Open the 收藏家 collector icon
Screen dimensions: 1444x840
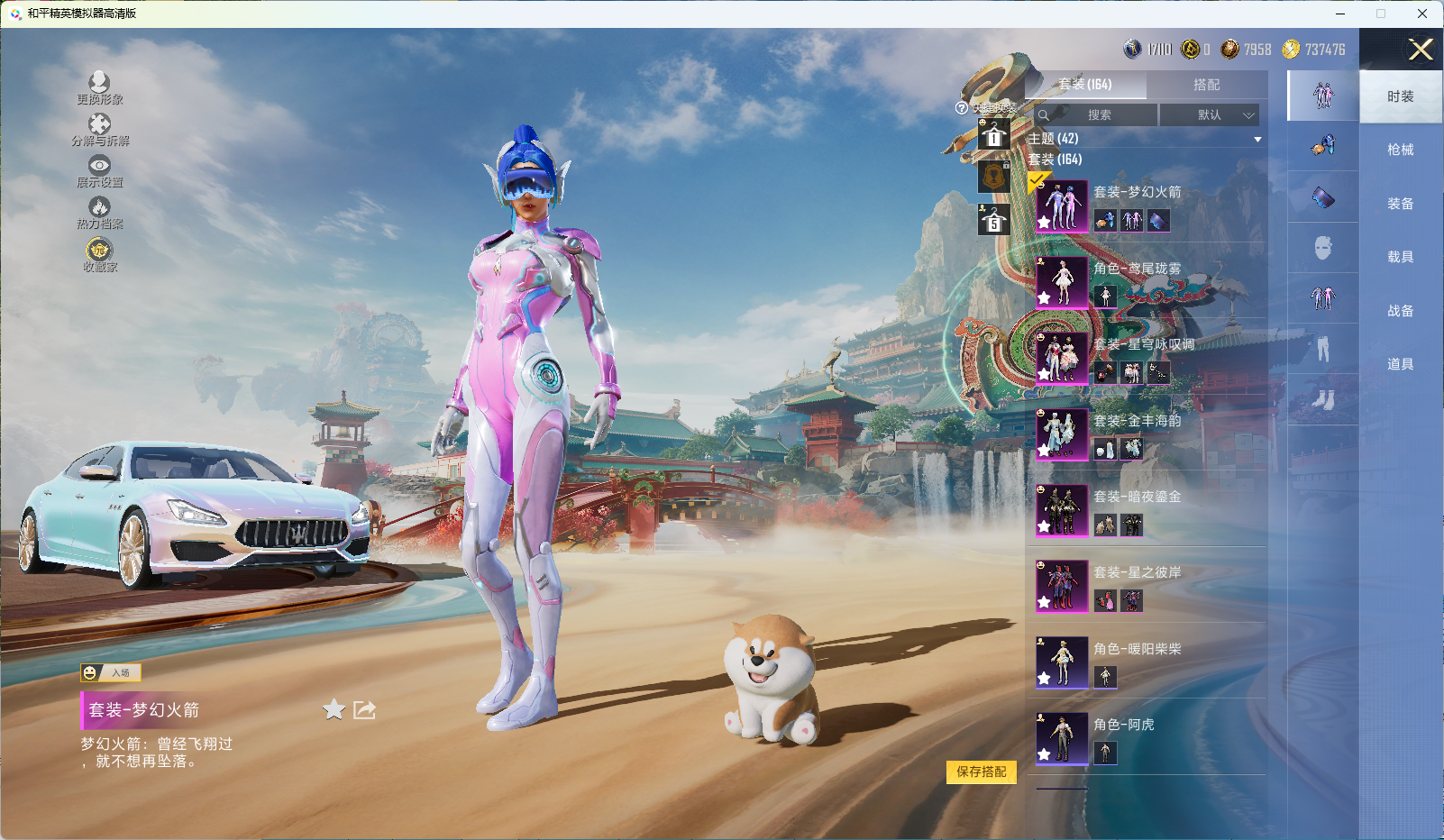click(99, 254)
